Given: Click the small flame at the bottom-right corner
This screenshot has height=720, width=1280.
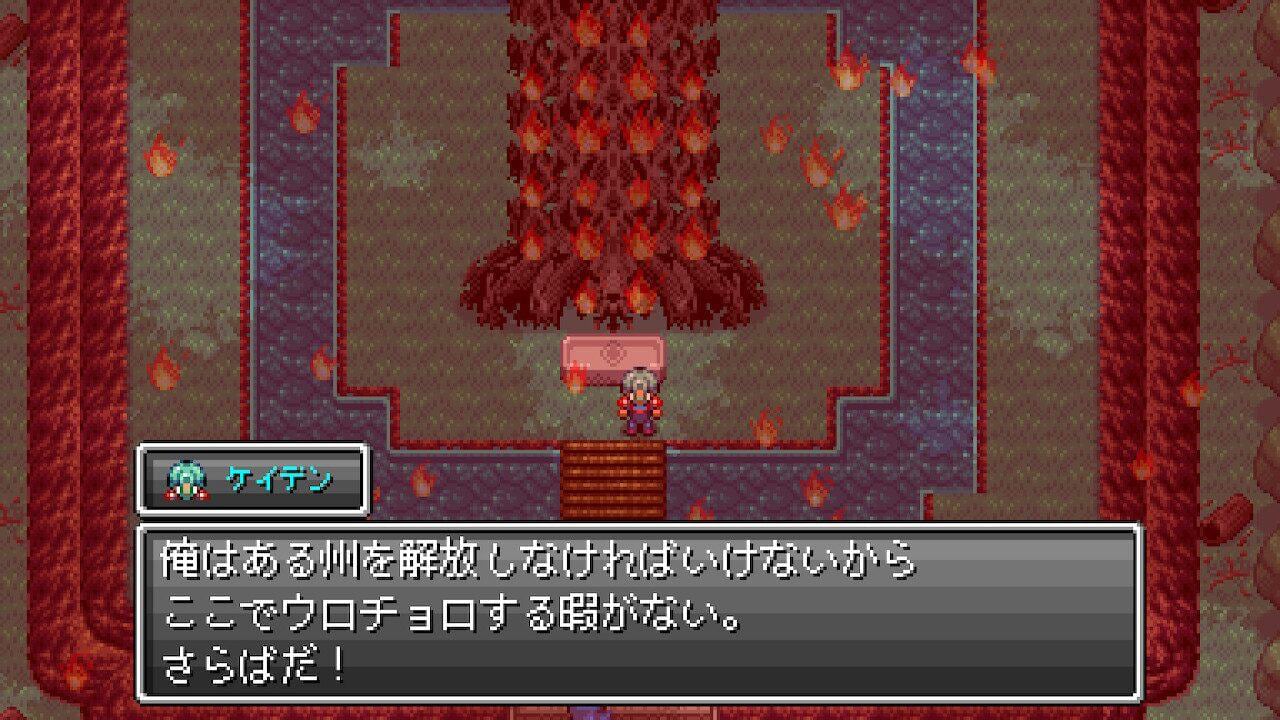Looking at the screenshot, I should [1143, 463].
